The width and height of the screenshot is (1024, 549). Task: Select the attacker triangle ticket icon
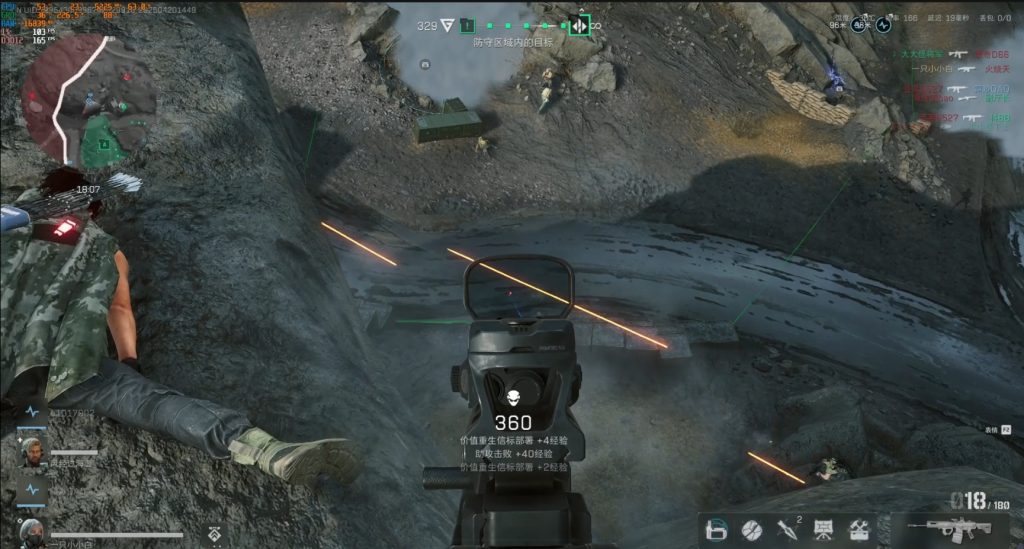[x=448, y=25]
